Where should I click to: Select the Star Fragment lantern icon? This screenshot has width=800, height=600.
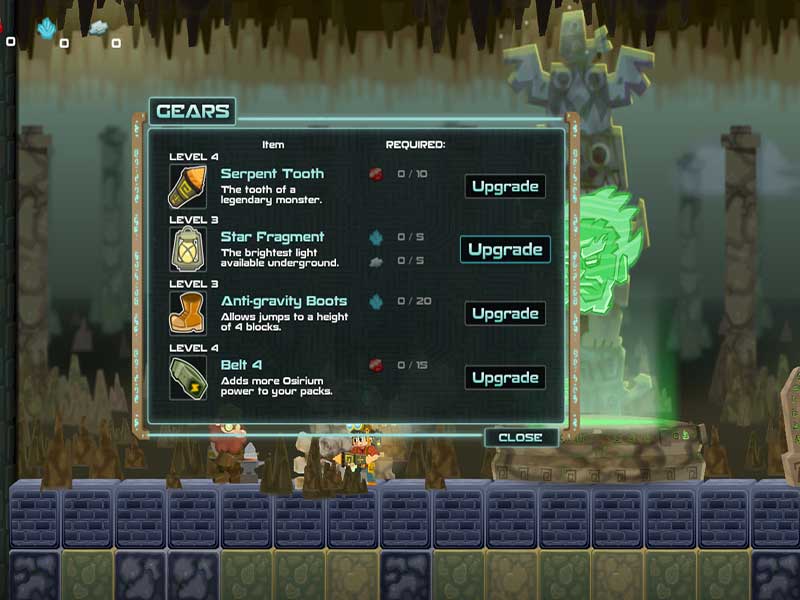pyautogui.click(x=188, y=249)
